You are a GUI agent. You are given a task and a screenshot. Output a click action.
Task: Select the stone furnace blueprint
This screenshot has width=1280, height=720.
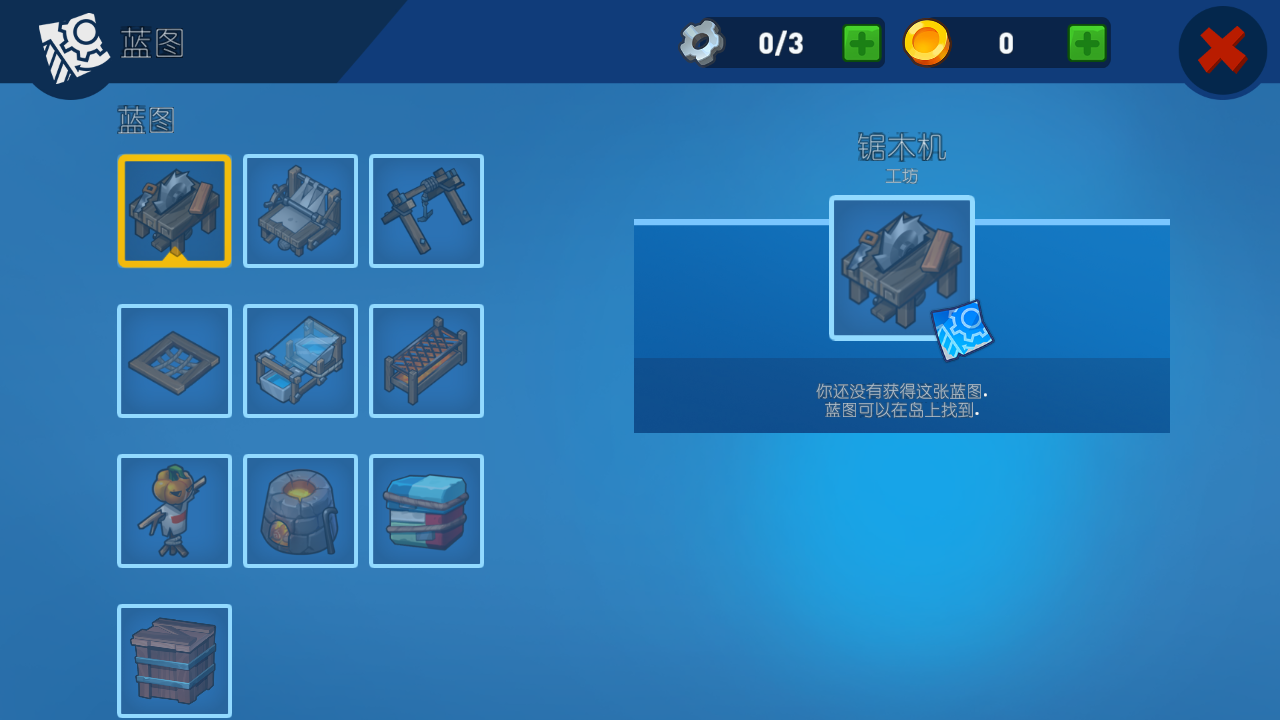click(300, 511)
